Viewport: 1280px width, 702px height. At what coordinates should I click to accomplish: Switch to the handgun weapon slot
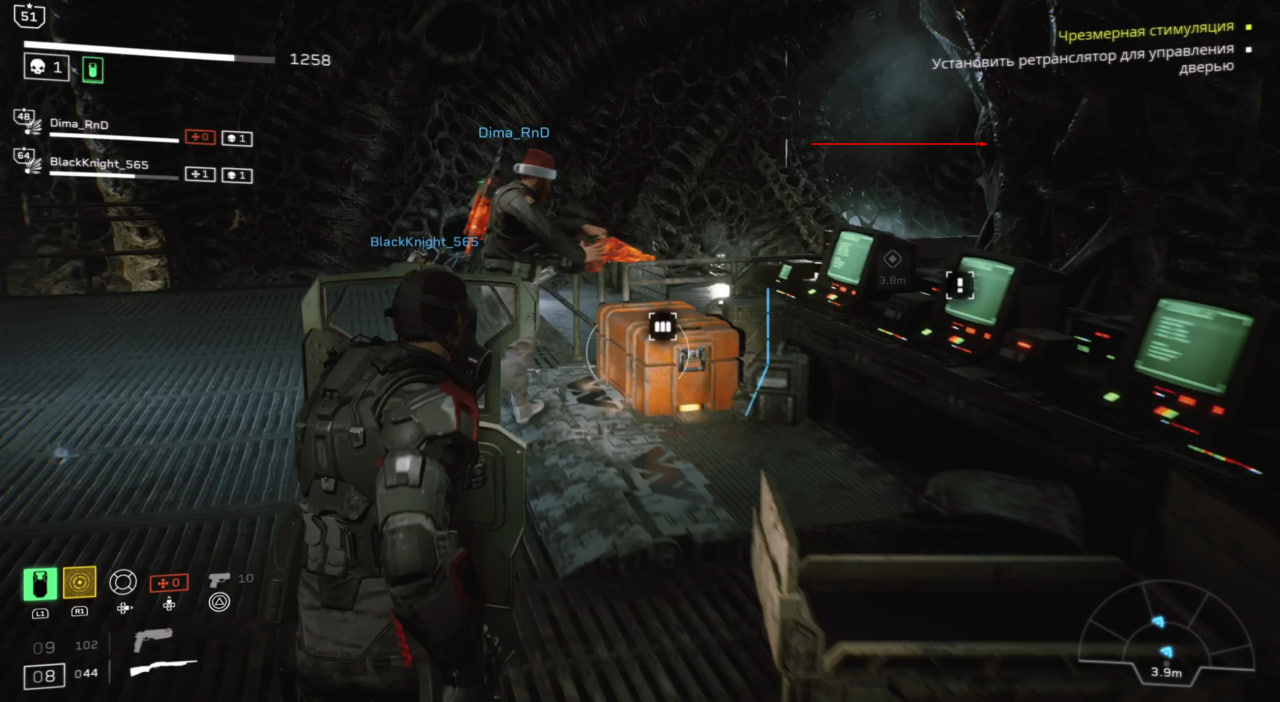[x=152, y=640]
